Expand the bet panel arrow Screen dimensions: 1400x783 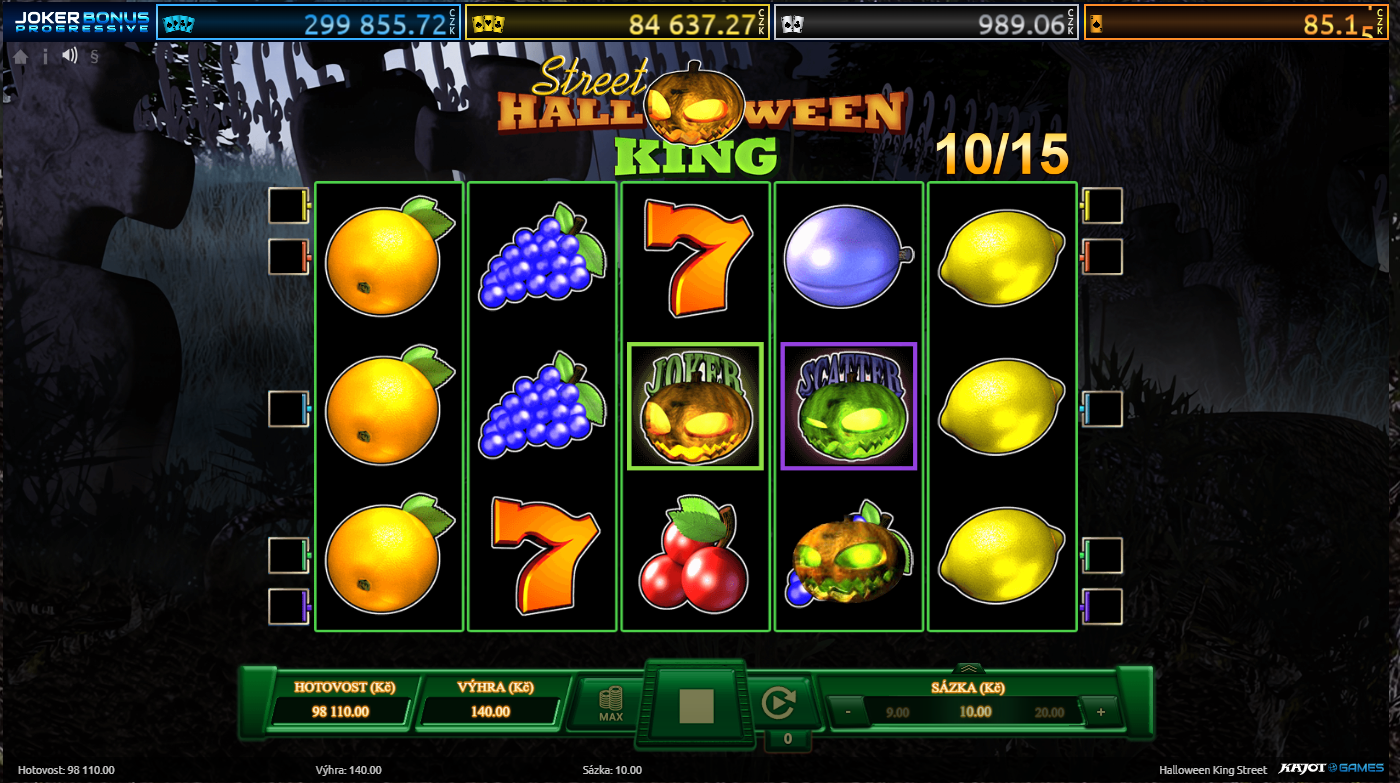coord(968,668)
